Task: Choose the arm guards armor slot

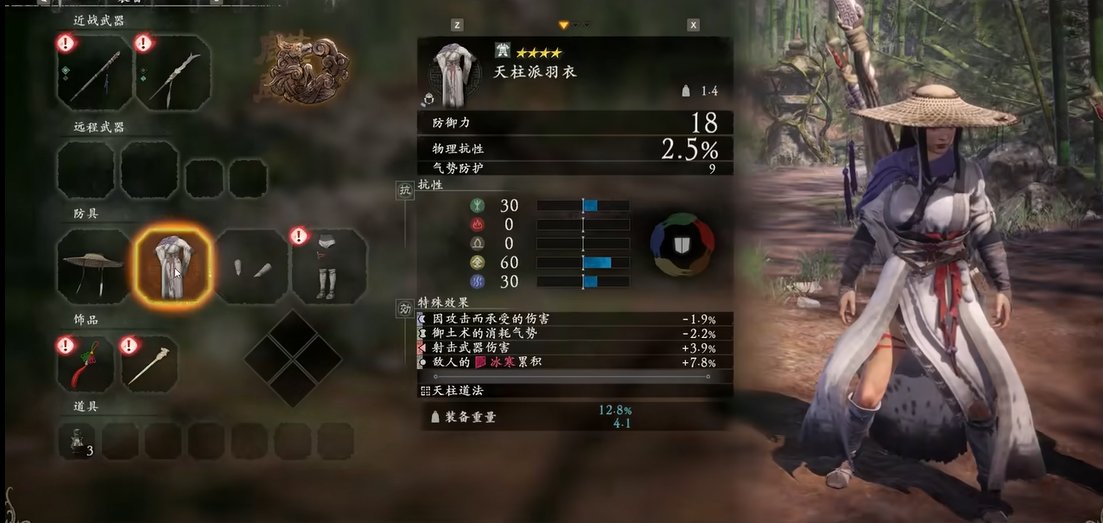Action: point(251,267)
